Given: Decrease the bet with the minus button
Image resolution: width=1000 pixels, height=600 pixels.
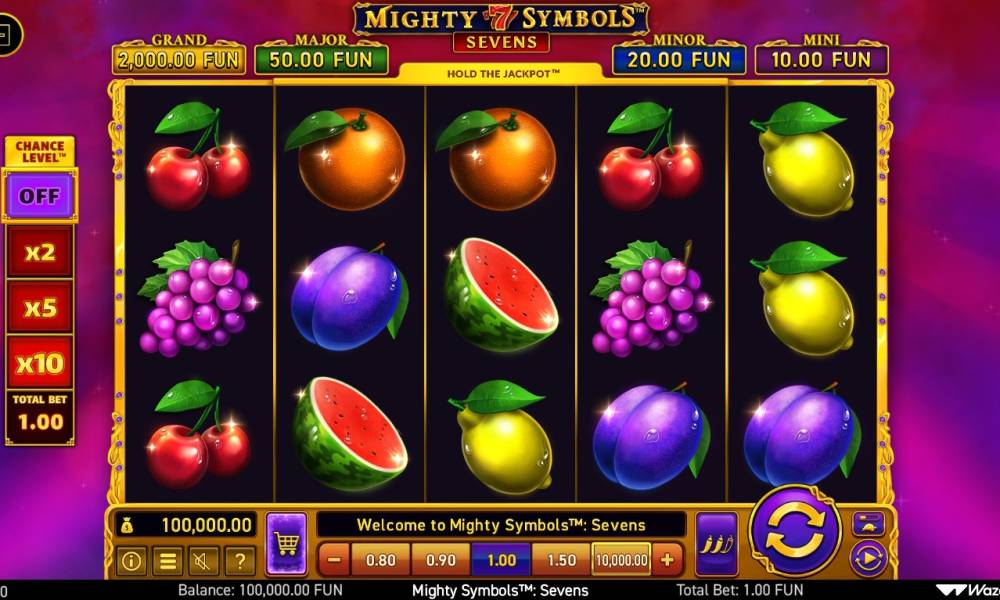Looking at the screenshot, I should pyautogui.click(x=334, y=560).
